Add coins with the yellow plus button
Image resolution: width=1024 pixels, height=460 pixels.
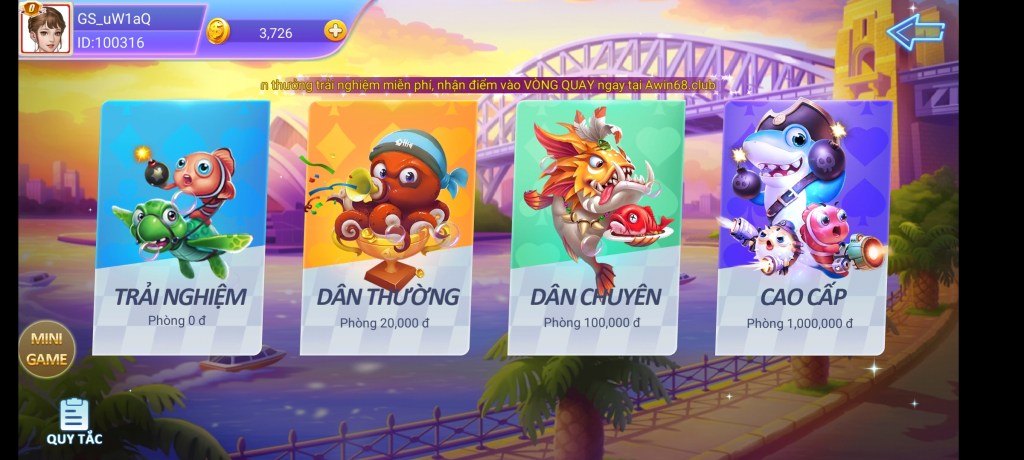pos(334,31)
